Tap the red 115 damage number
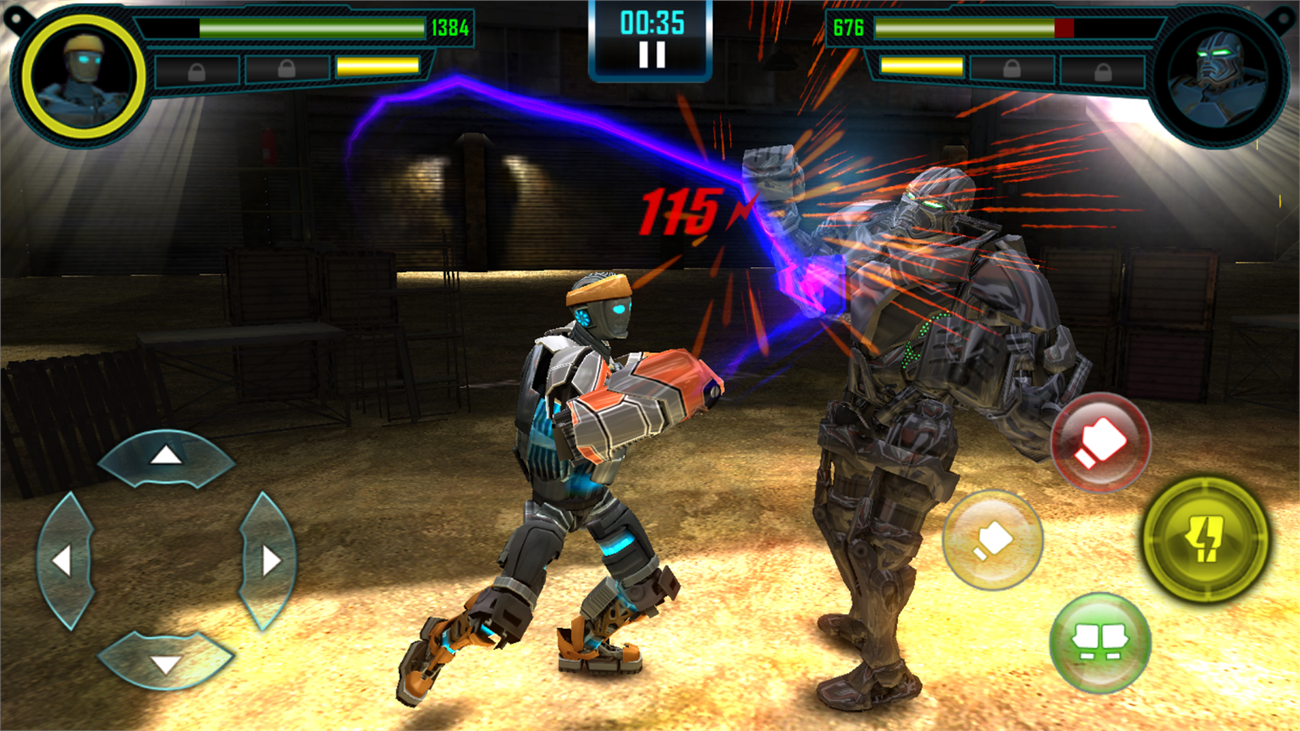This screenshot has width=1300, height=731. pos(682,210)
